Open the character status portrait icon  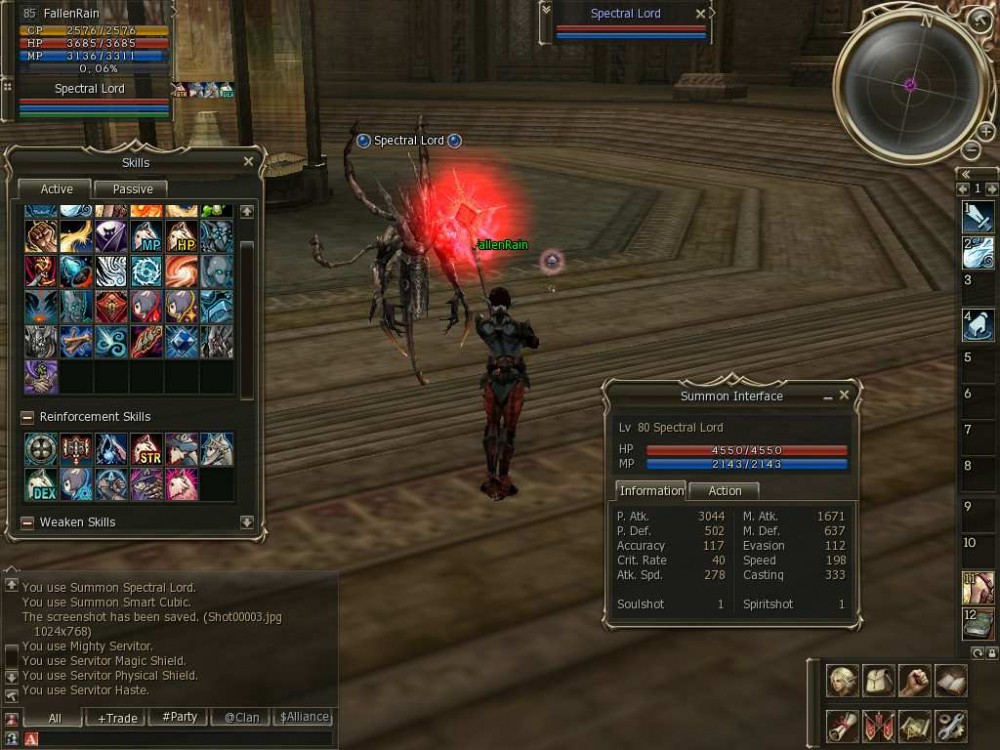point(842,681)
